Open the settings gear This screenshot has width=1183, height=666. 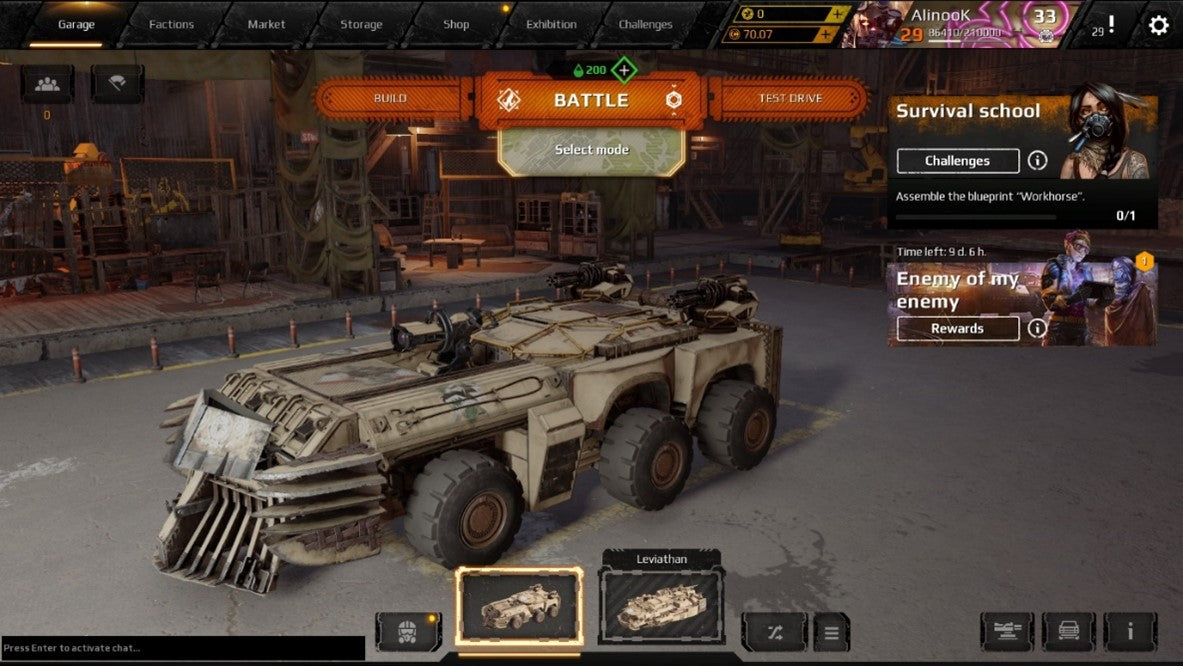pos(1158,25)
